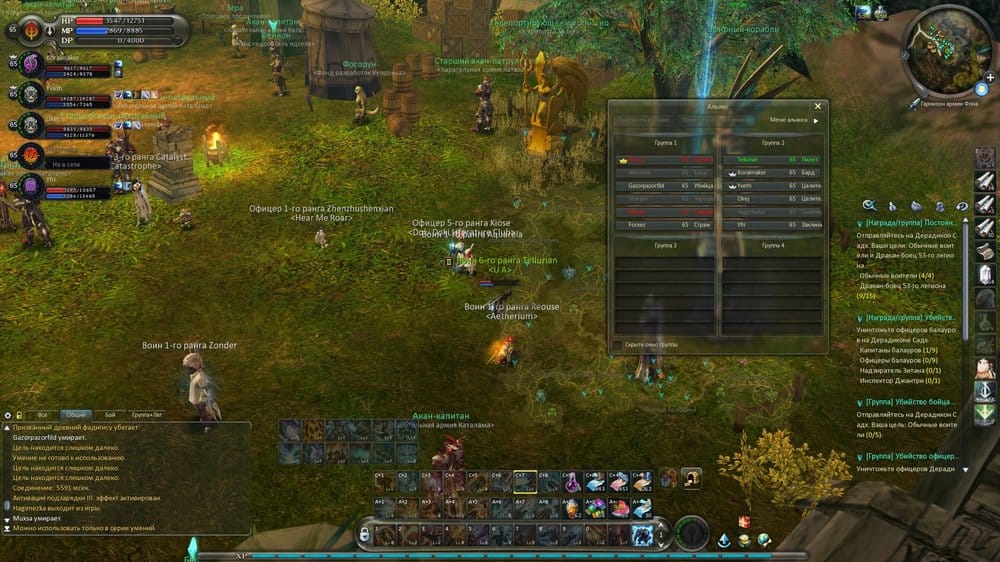
Task: Tick the hide group window checkbox
Action: point(616,344)
